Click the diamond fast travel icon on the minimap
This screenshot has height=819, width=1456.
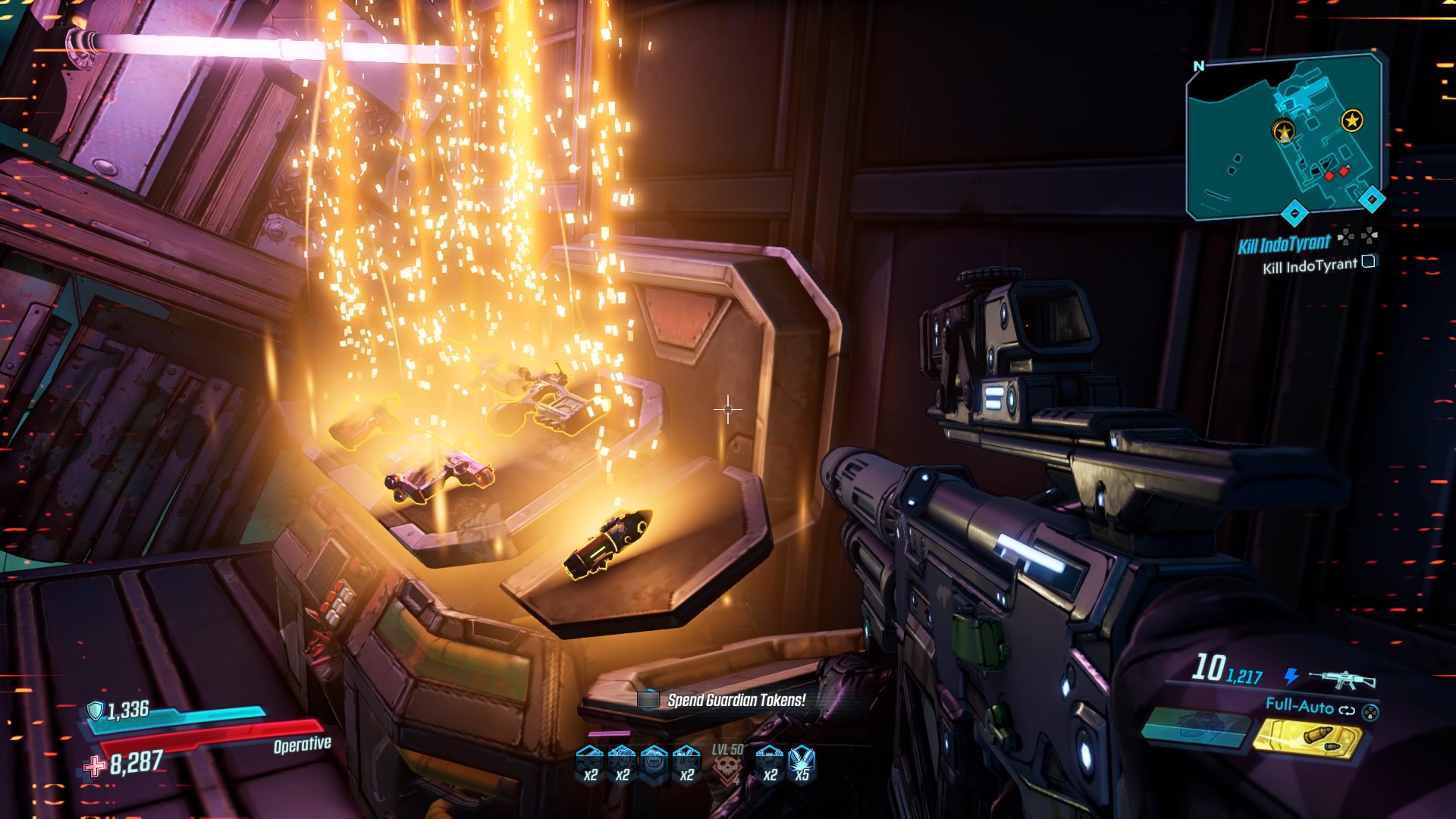(x=1371, y=198)
